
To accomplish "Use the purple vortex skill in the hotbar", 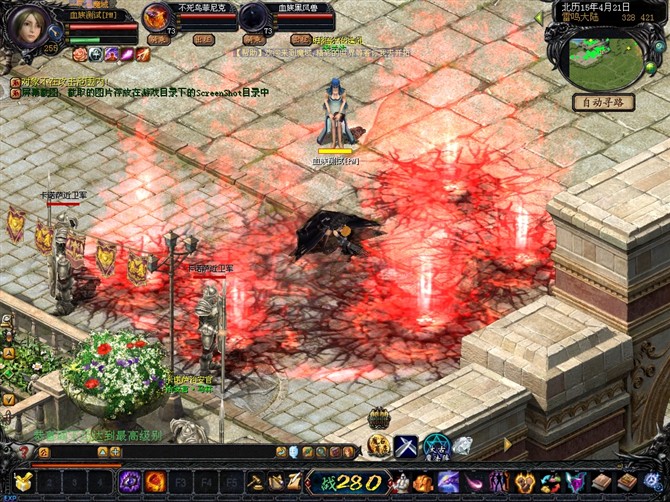I will (130, 482).
